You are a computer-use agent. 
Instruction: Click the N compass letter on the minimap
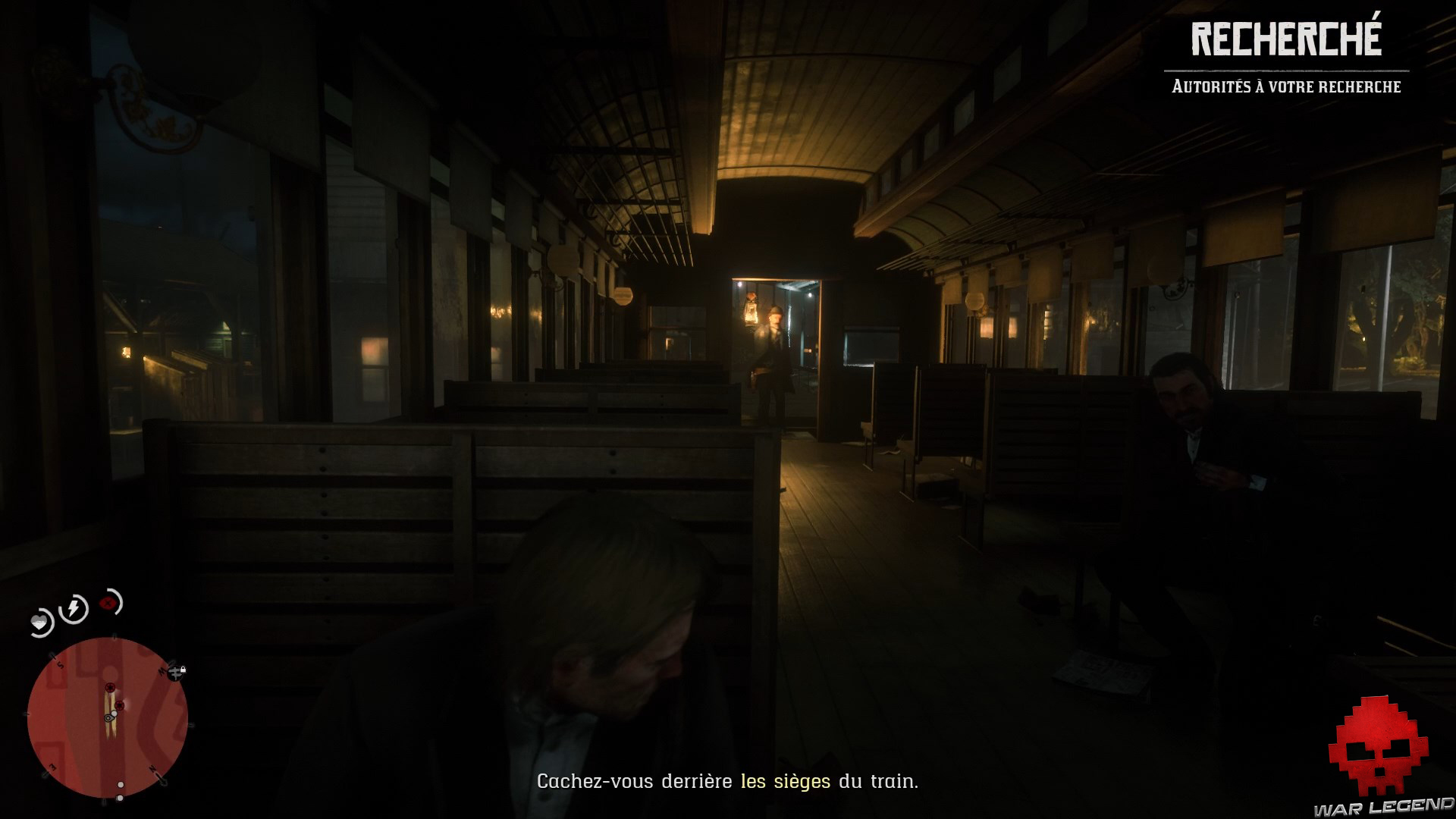pyautogui.click(x=152, y=767)
